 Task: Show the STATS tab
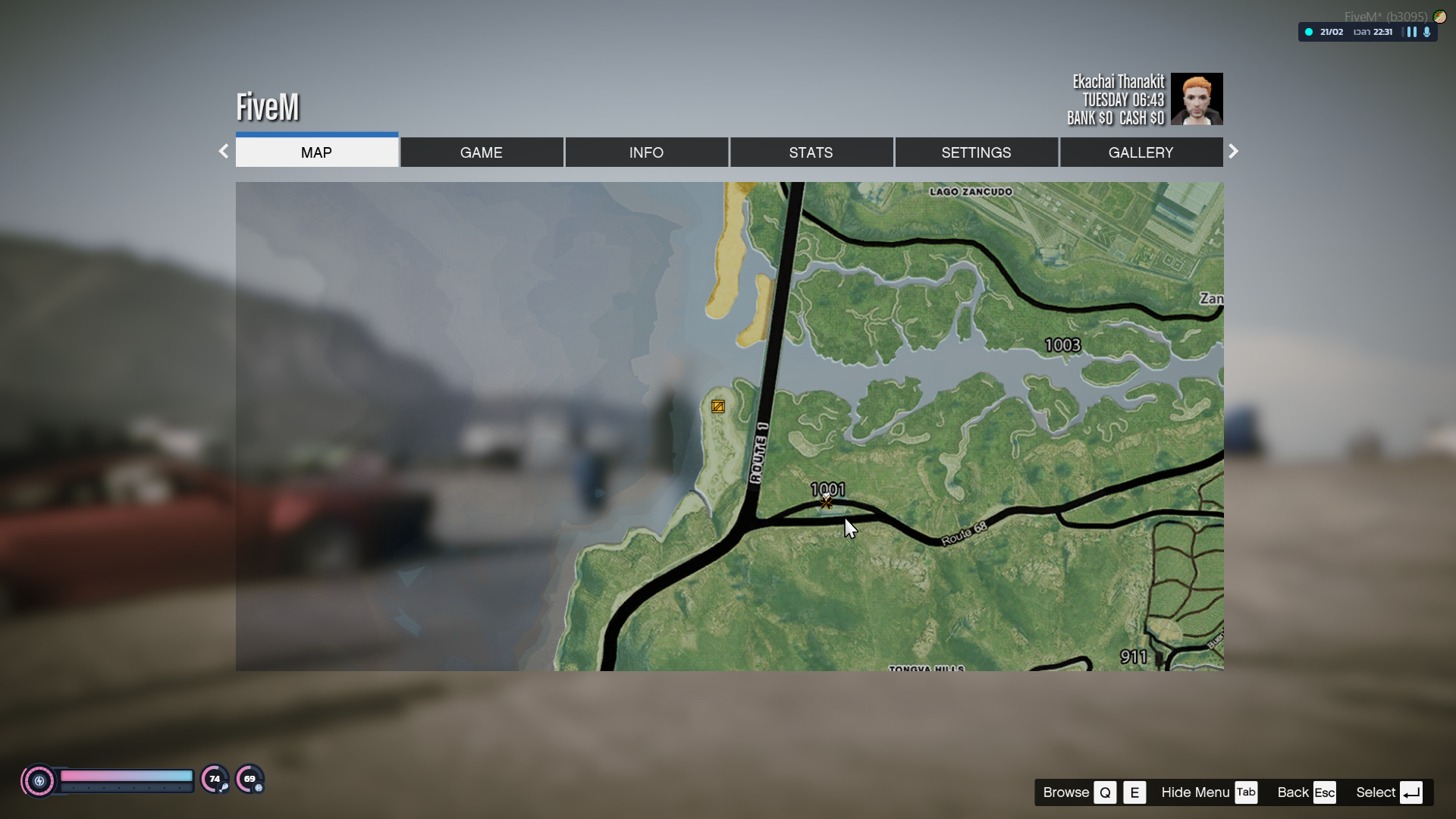coord(811,152)
